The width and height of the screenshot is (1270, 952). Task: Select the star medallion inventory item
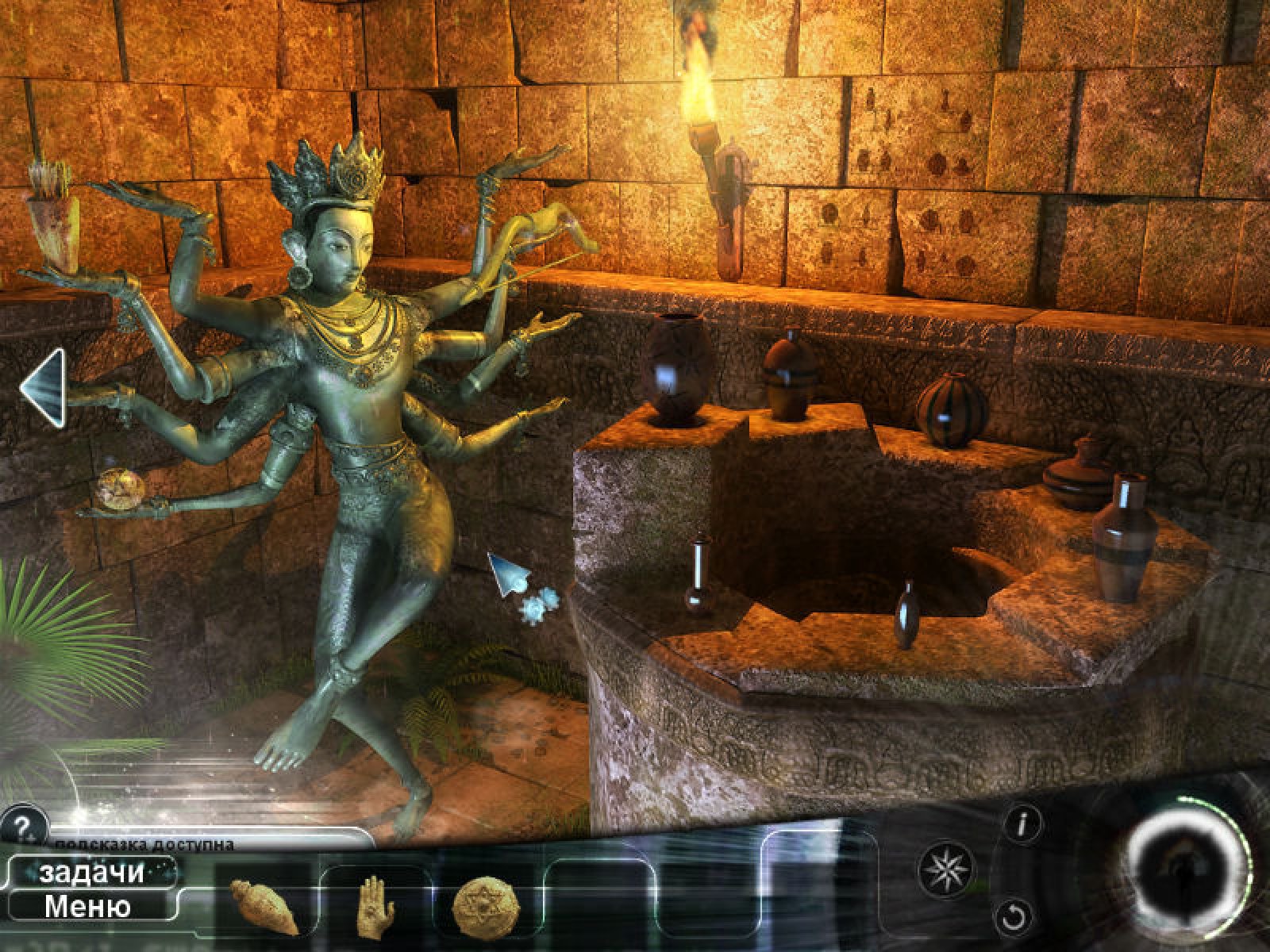[x=486, y=904]
